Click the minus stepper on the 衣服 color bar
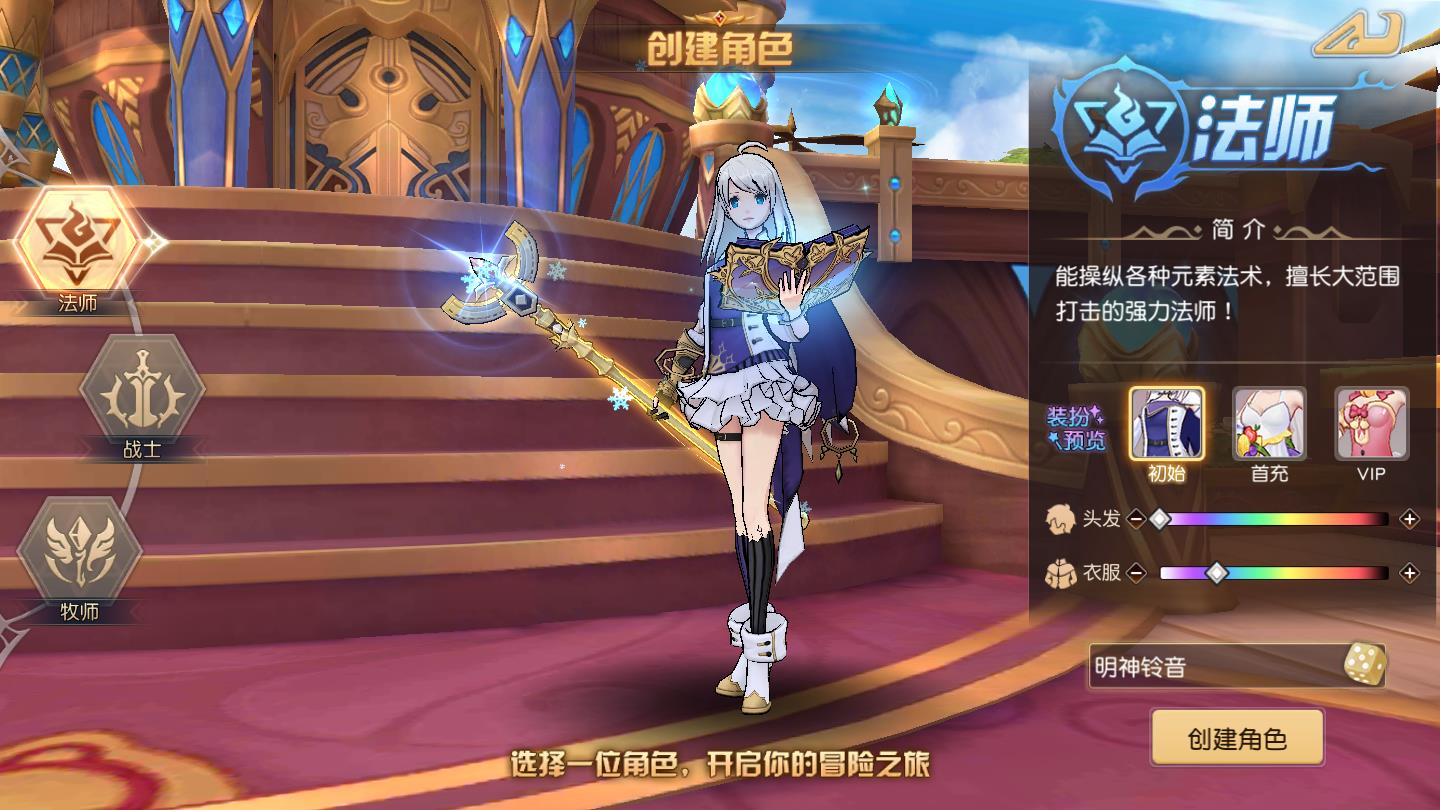The image size is (1440, 810). 1140,574
